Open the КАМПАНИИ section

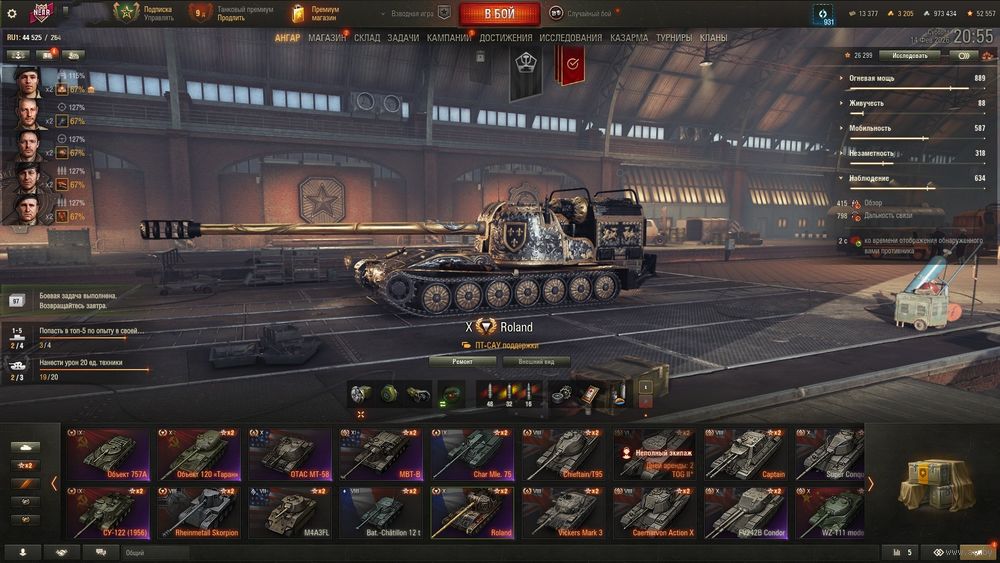(449, 38)
